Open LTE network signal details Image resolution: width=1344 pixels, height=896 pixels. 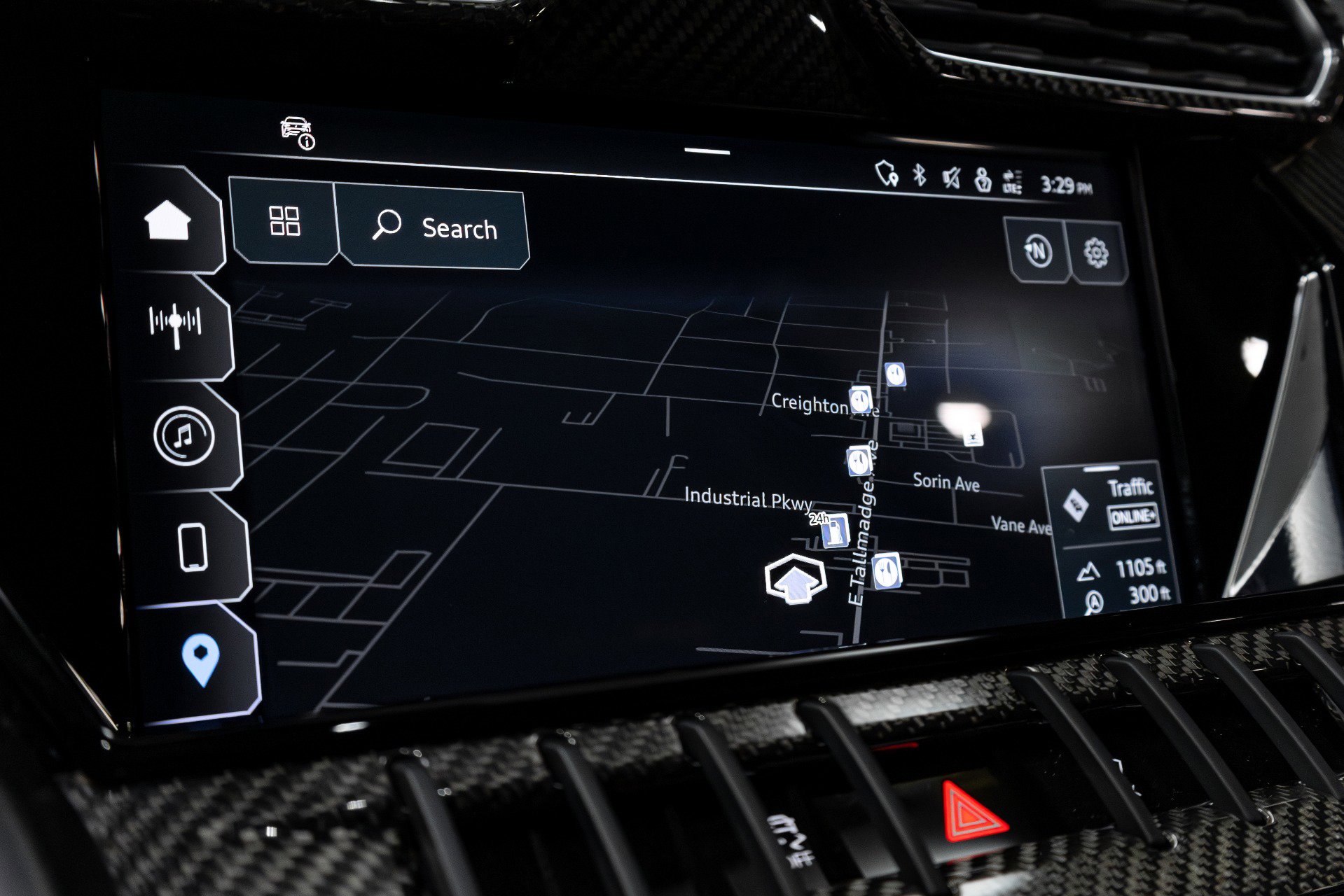click(x=1013, y=181)
